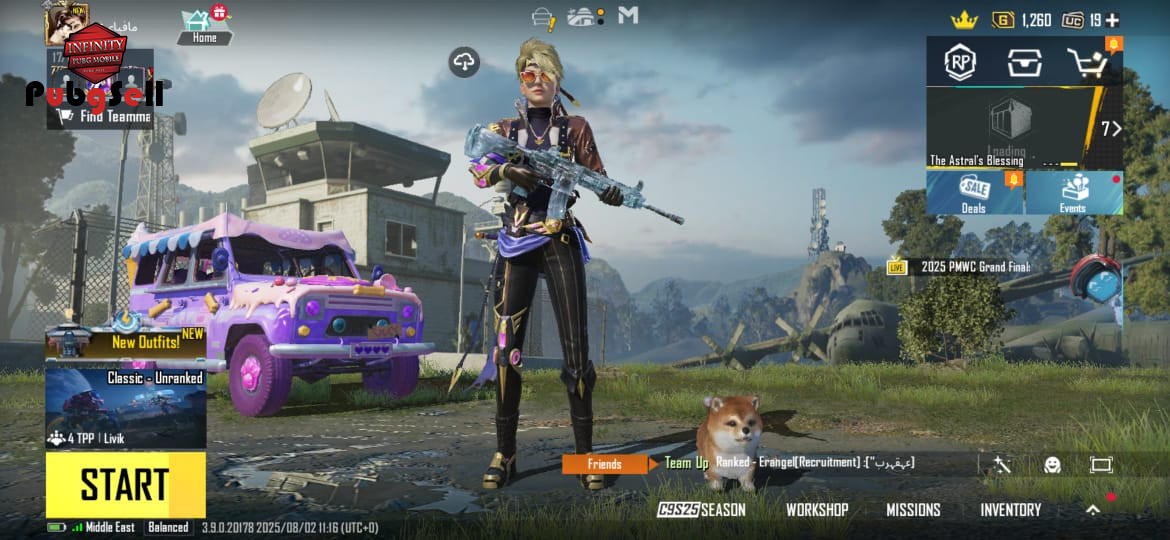The width and height of the screenshot is (1170, 540).
Task: Open the Season C9S25 menu
Action: [x=702, y=510]
